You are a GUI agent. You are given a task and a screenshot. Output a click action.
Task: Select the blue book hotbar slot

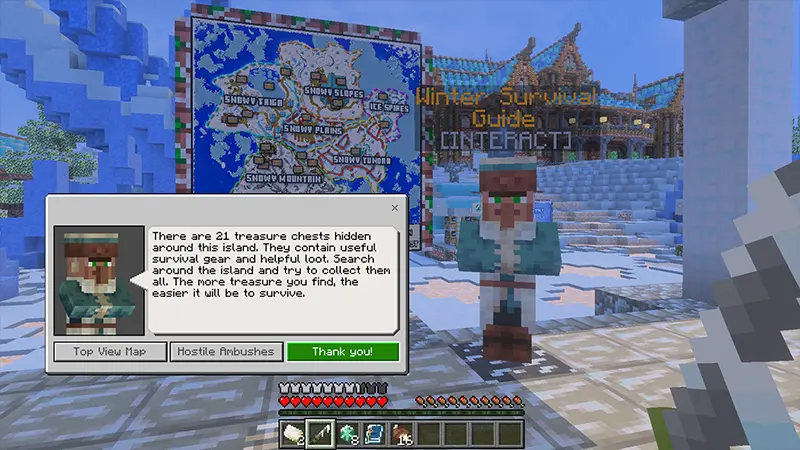(374, 432)
